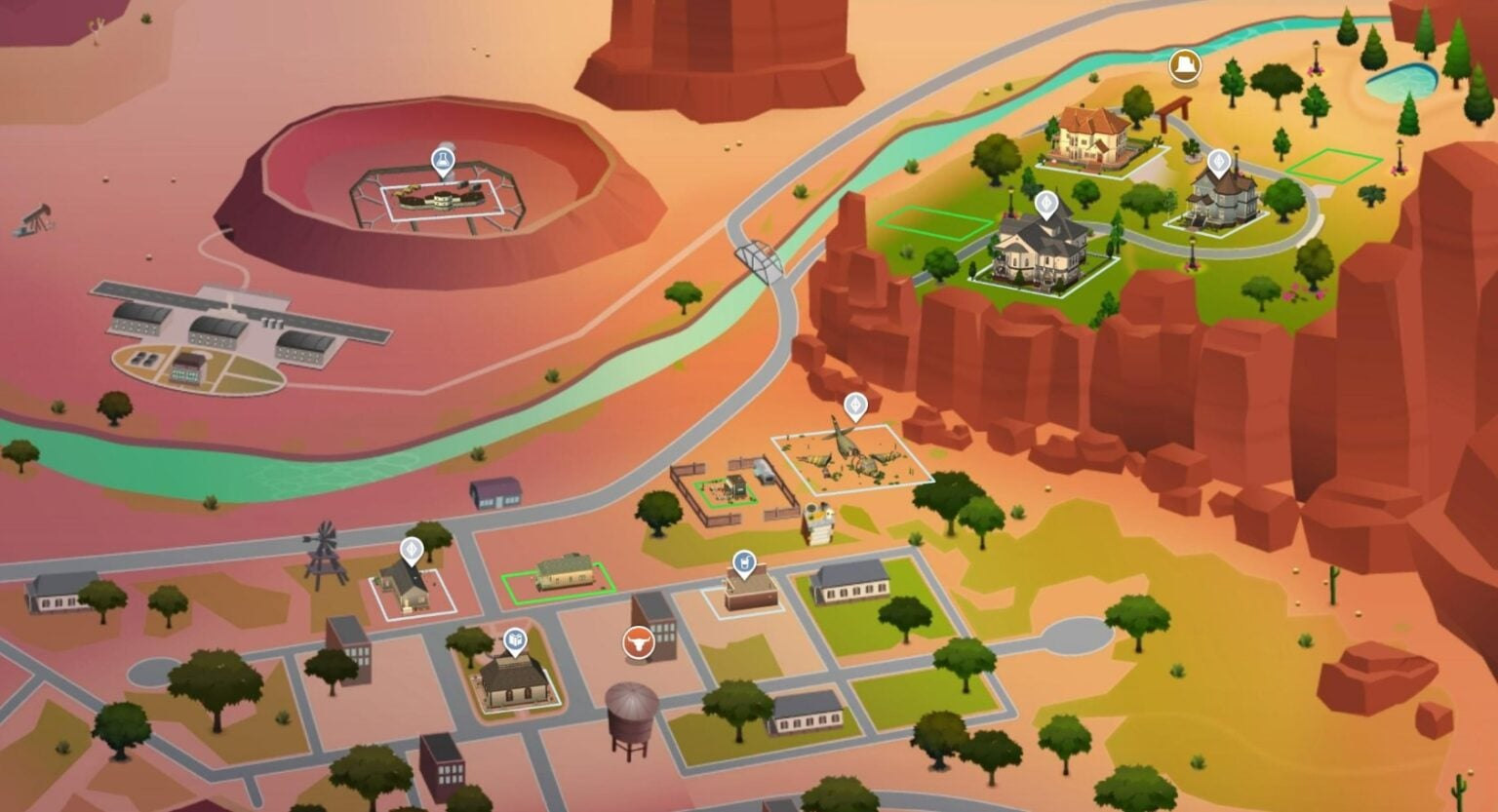Select the green-highlighted lot with the long house

[x=559, y=577]
